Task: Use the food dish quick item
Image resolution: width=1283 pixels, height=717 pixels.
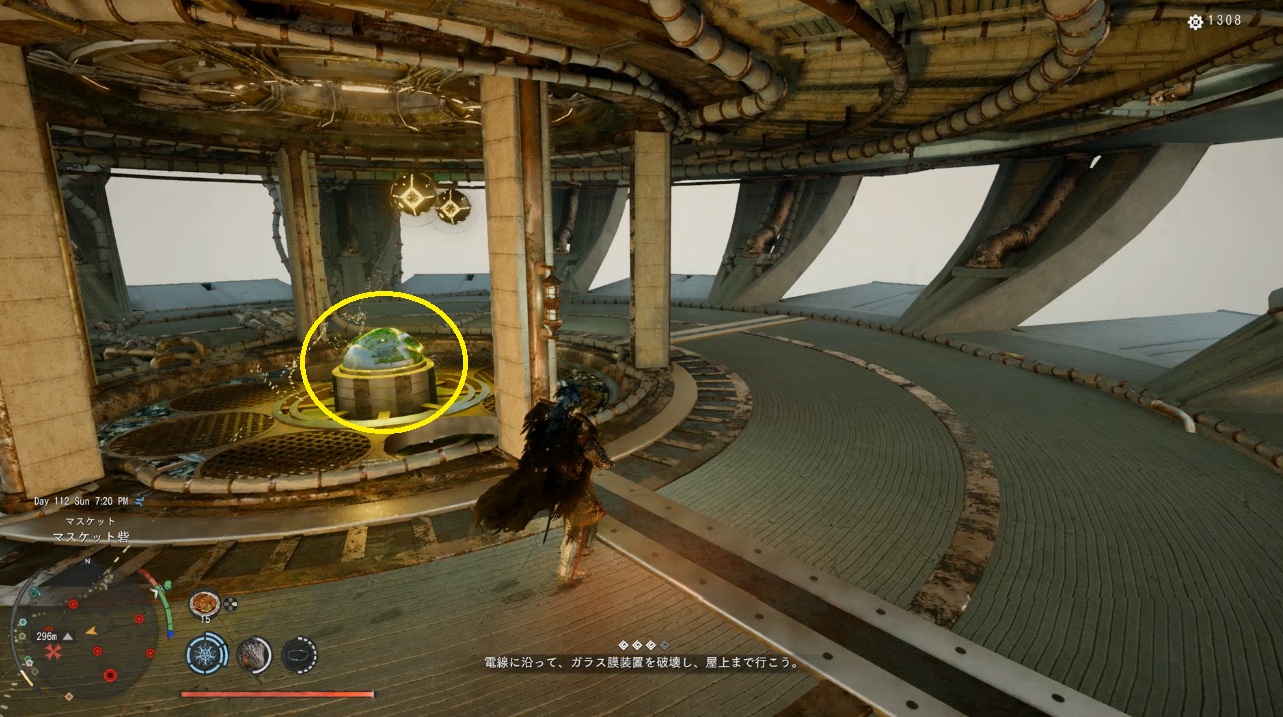Action: click(x=204, y=603)
